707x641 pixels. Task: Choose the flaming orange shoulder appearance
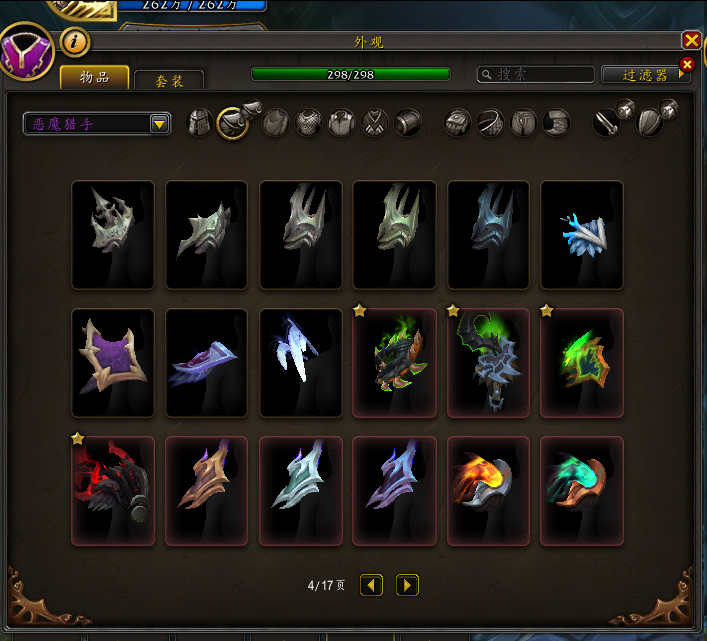(488, 491)
